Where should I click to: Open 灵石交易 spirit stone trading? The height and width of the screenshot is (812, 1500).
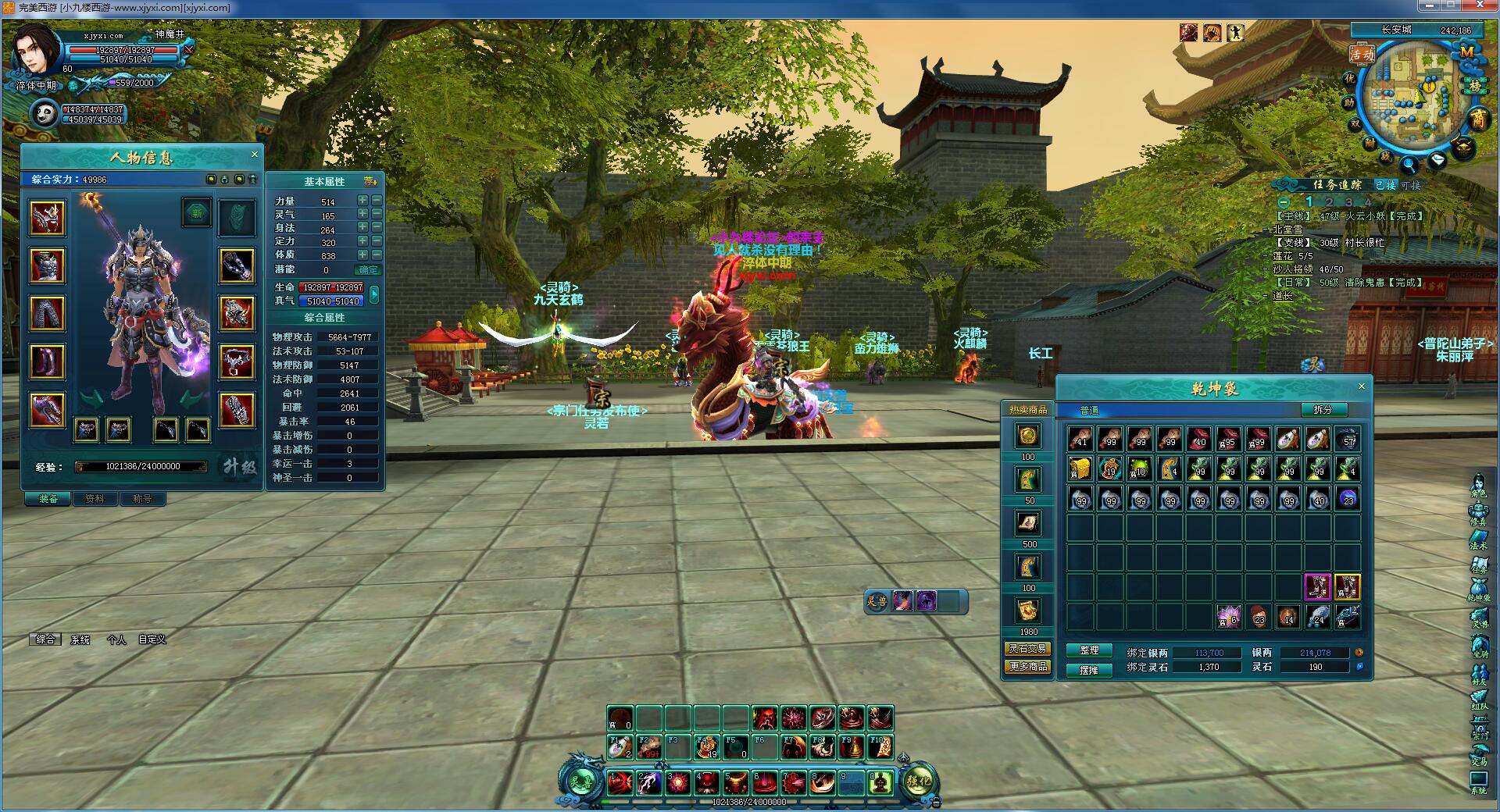pos(1027,649)
